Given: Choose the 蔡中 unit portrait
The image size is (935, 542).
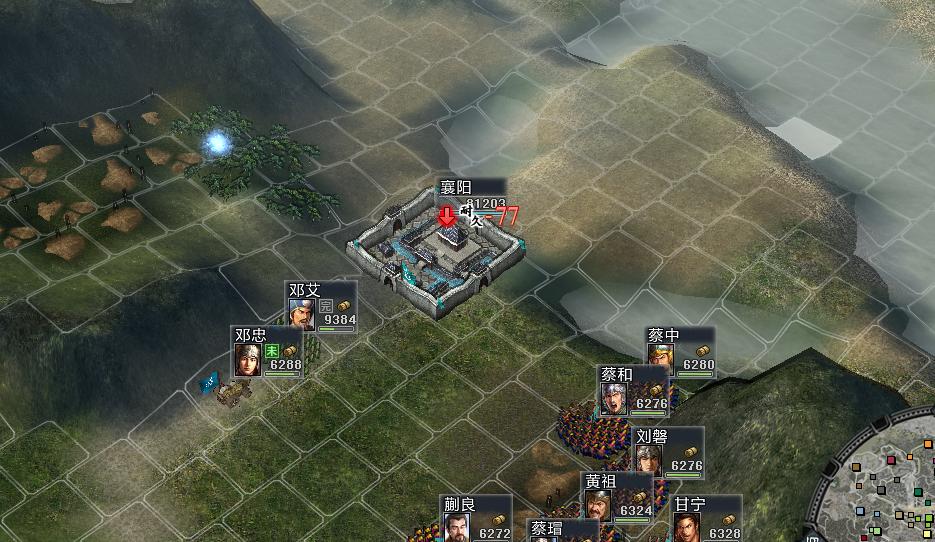Looking at the screenshot, I should pos(660,357).
